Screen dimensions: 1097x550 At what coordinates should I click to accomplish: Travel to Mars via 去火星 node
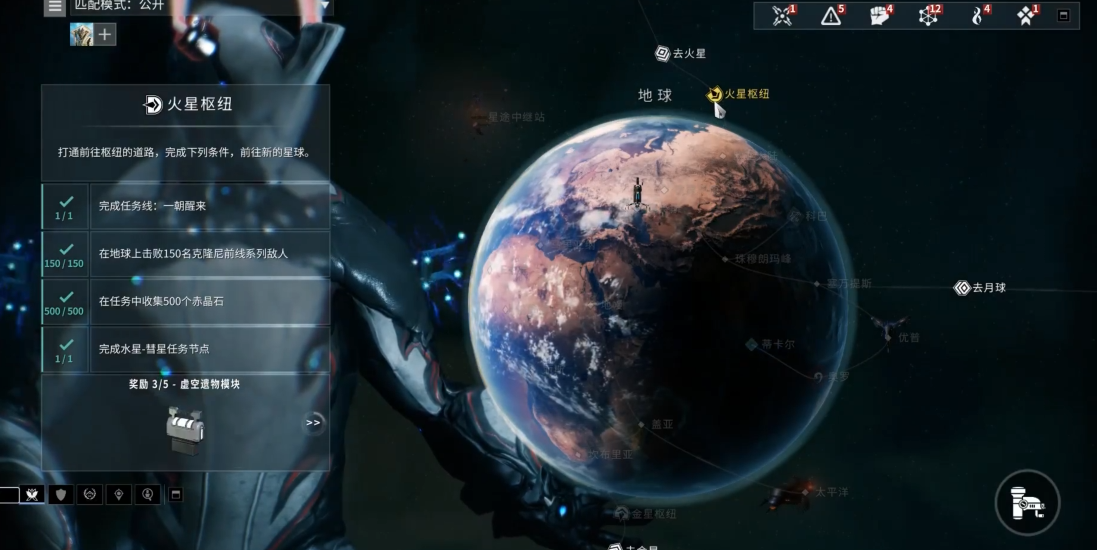(x=662, y=53)
